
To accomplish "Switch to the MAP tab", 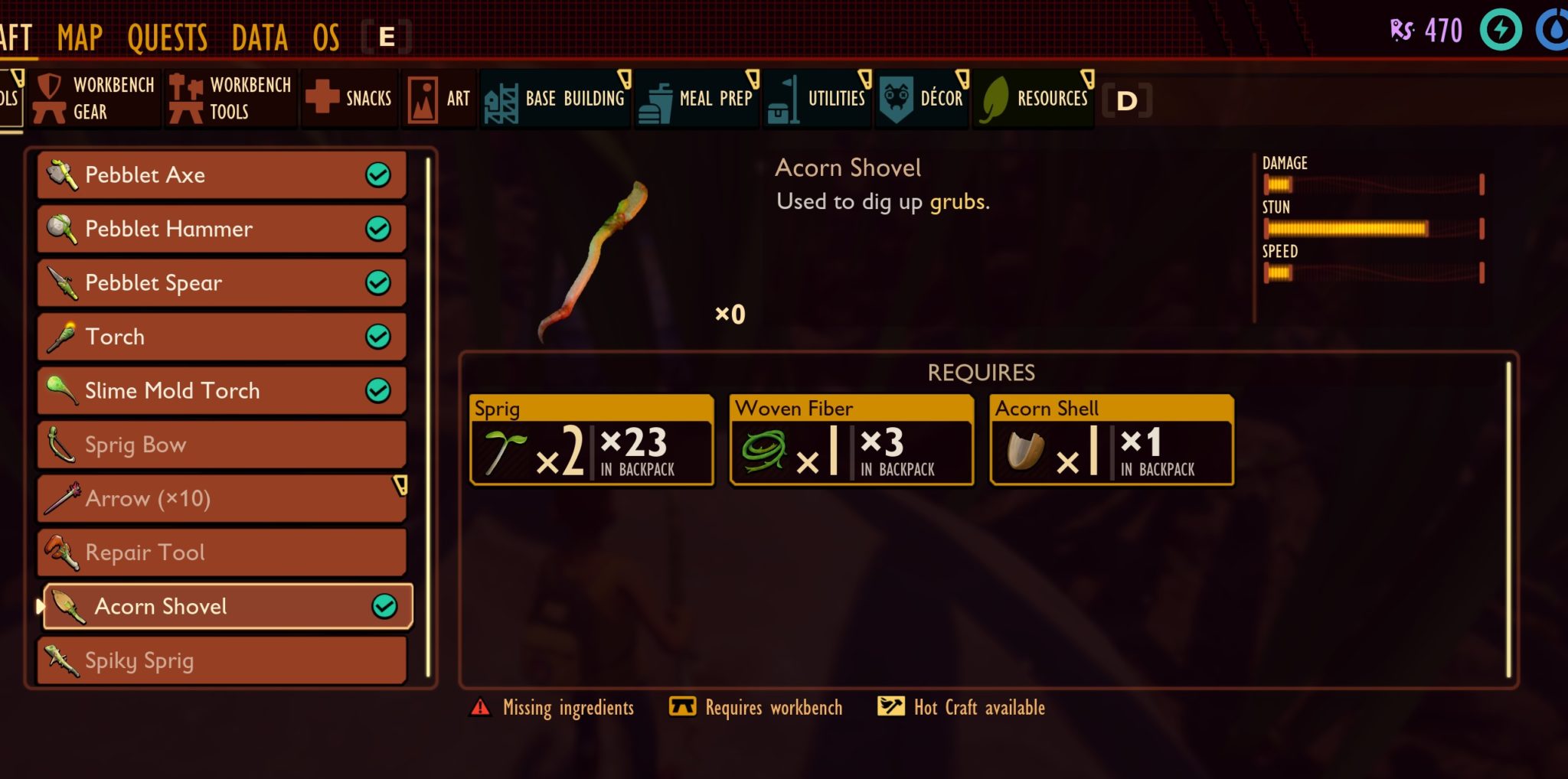I will click(x=80, y=34).
